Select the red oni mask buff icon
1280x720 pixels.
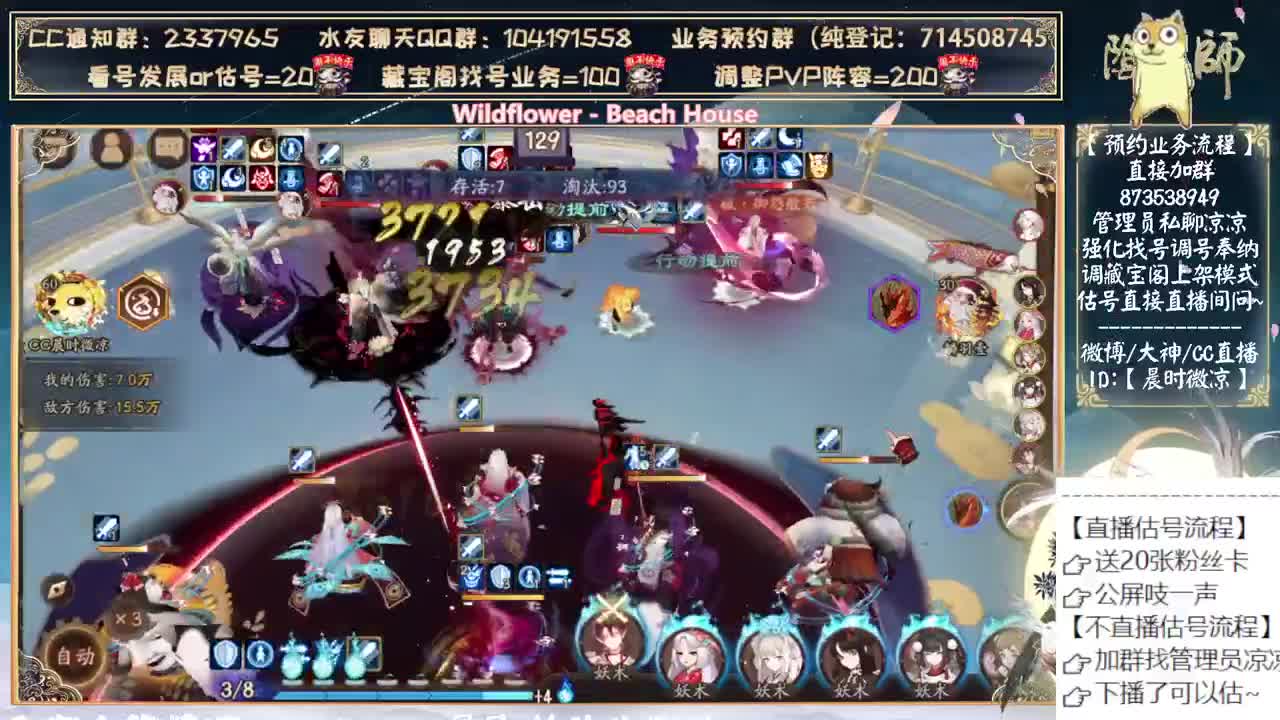click(x=261, y=179)
